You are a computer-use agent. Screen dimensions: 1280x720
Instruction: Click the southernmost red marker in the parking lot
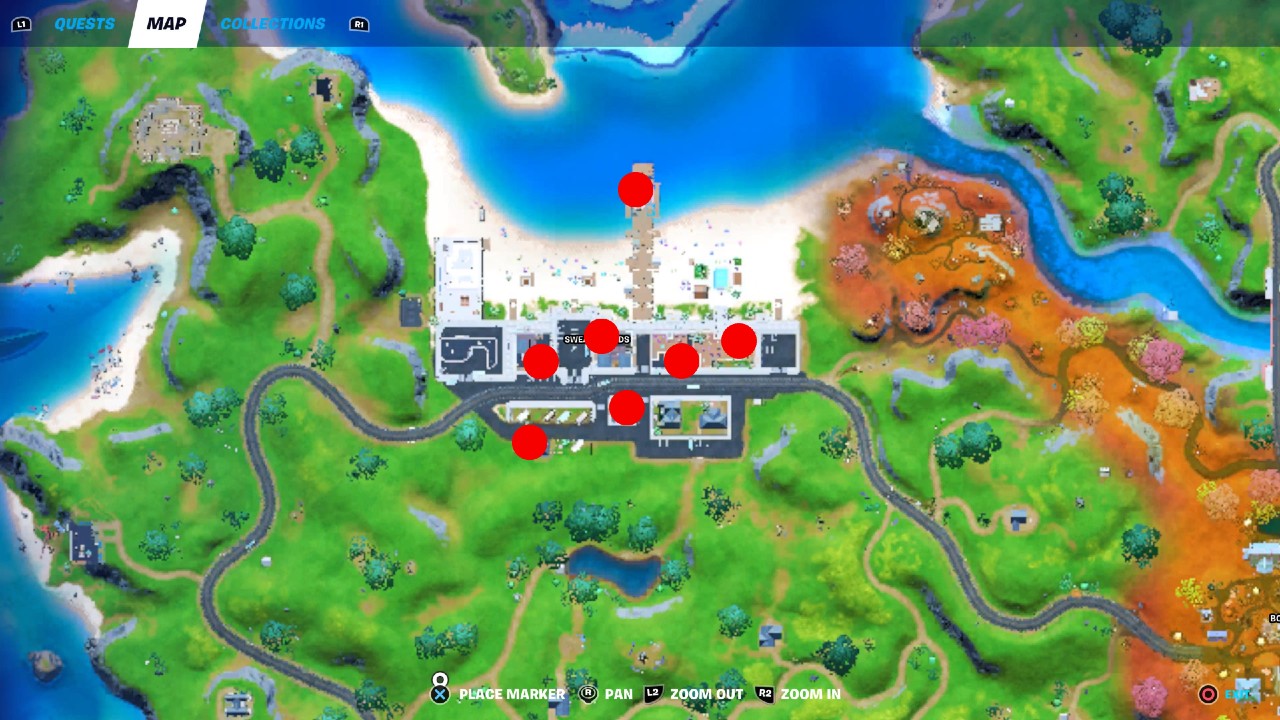[528, 441]
